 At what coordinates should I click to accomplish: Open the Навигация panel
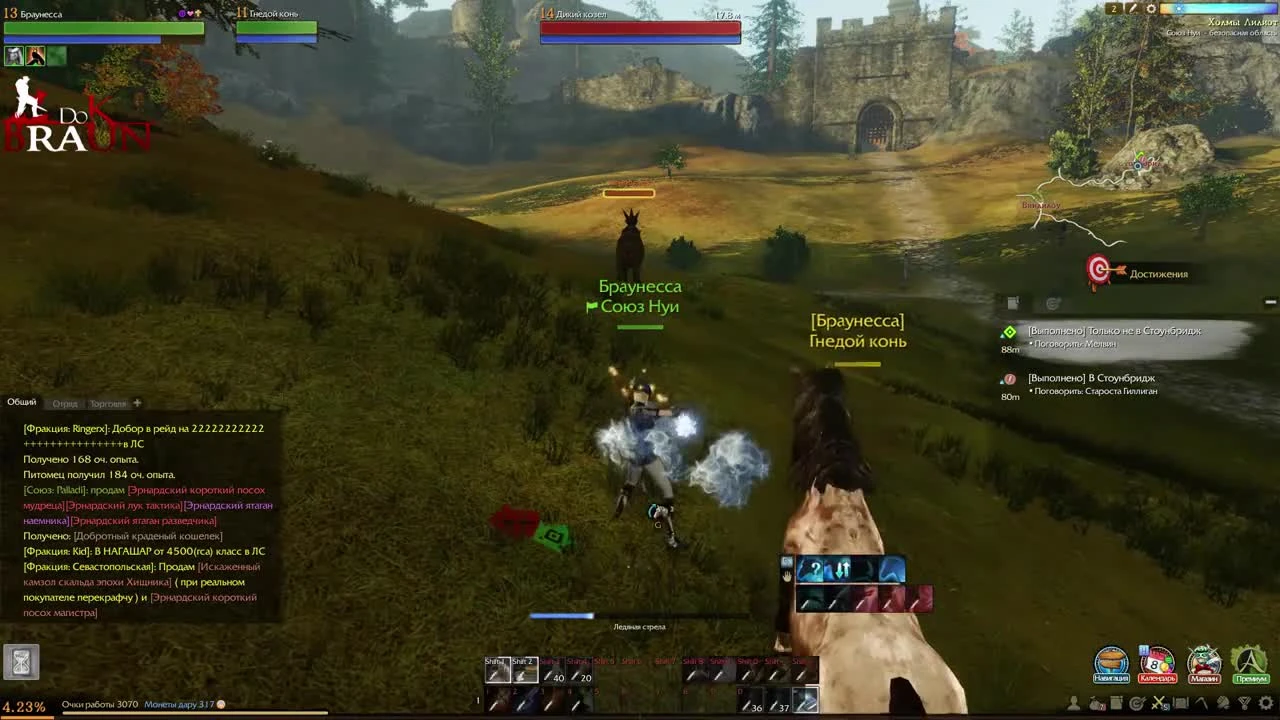tap(1113, 662)
